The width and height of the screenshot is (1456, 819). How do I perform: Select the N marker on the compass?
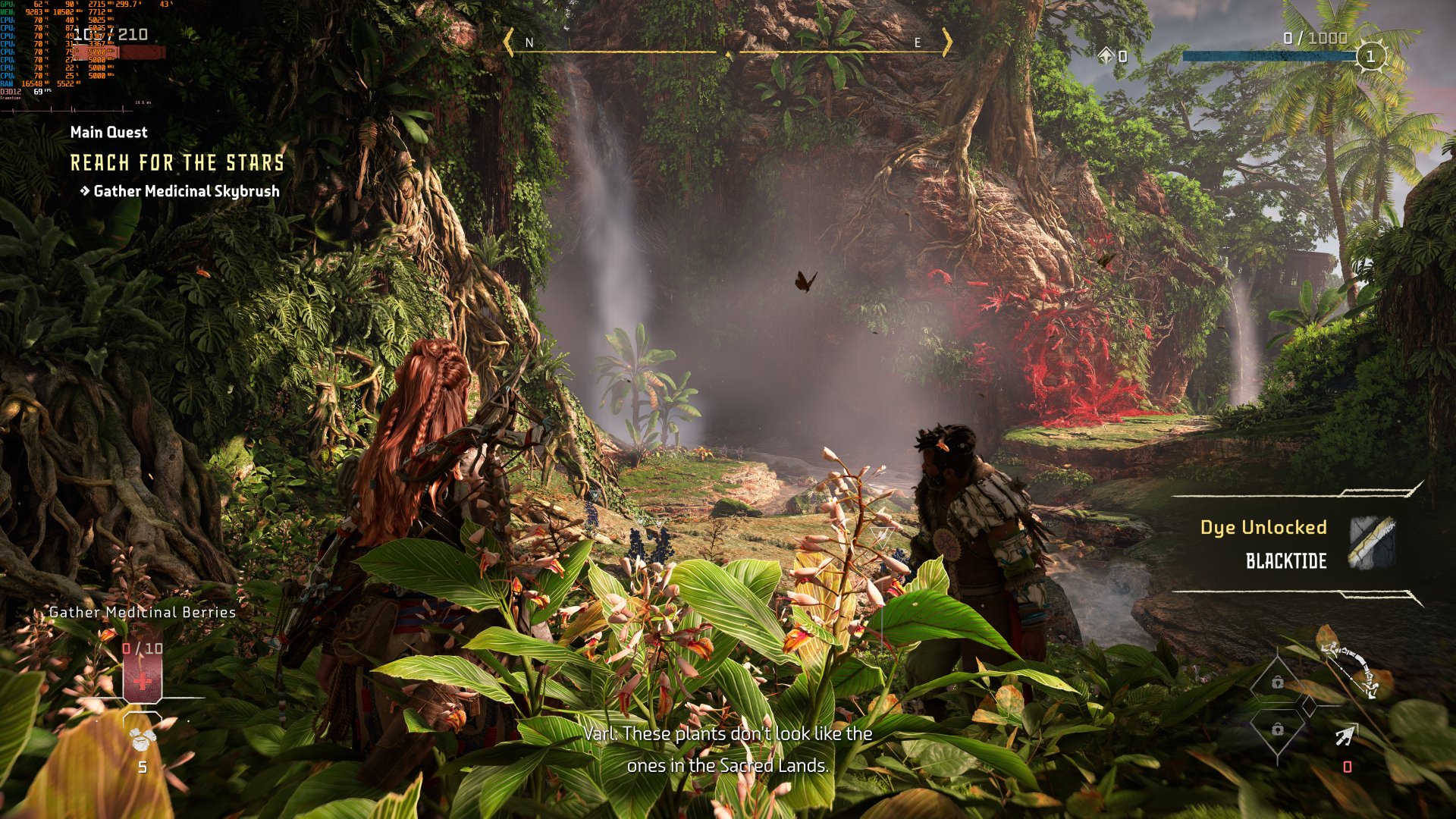pos(529,43)
